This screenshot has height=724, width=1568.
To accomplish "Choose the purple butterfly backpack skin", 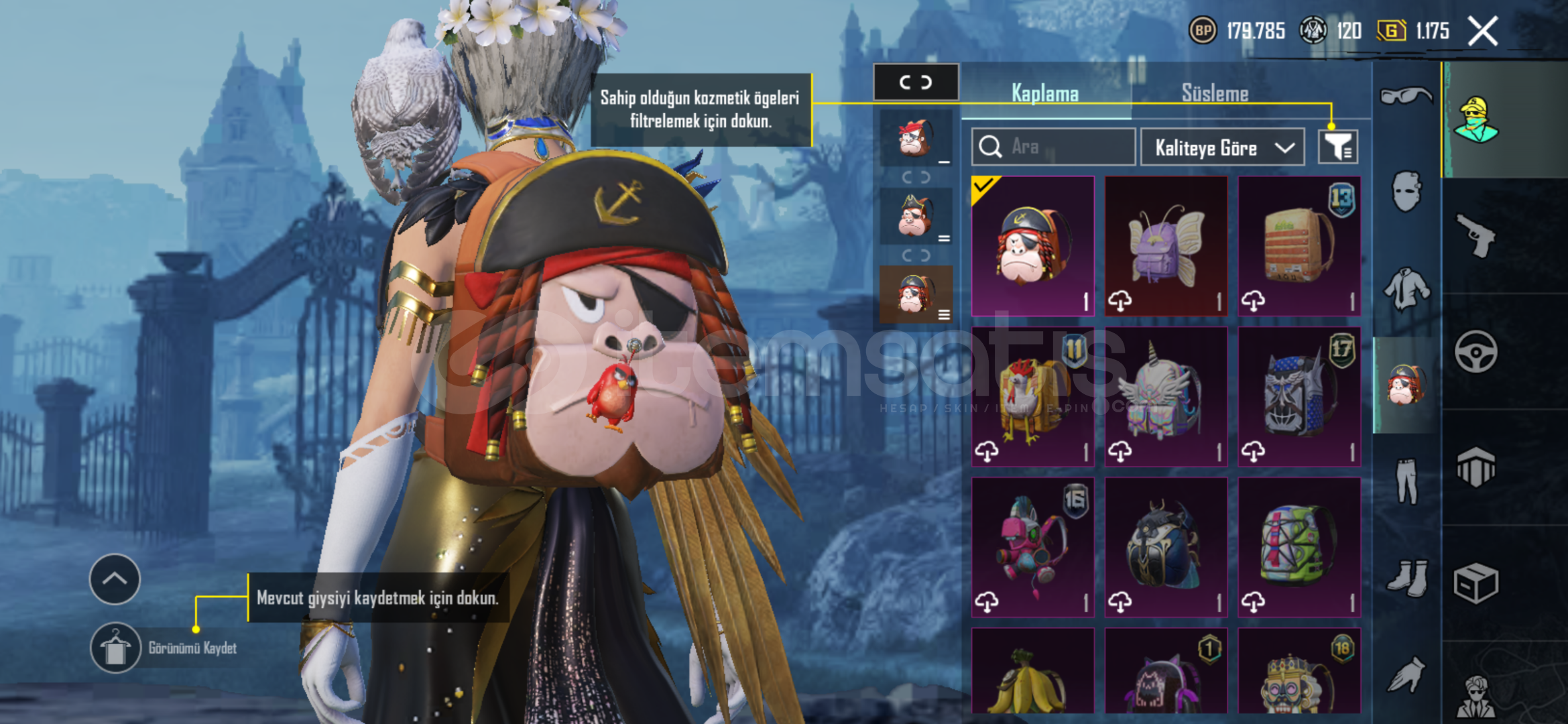I will pyautogui.click(x=1166, y=245).
